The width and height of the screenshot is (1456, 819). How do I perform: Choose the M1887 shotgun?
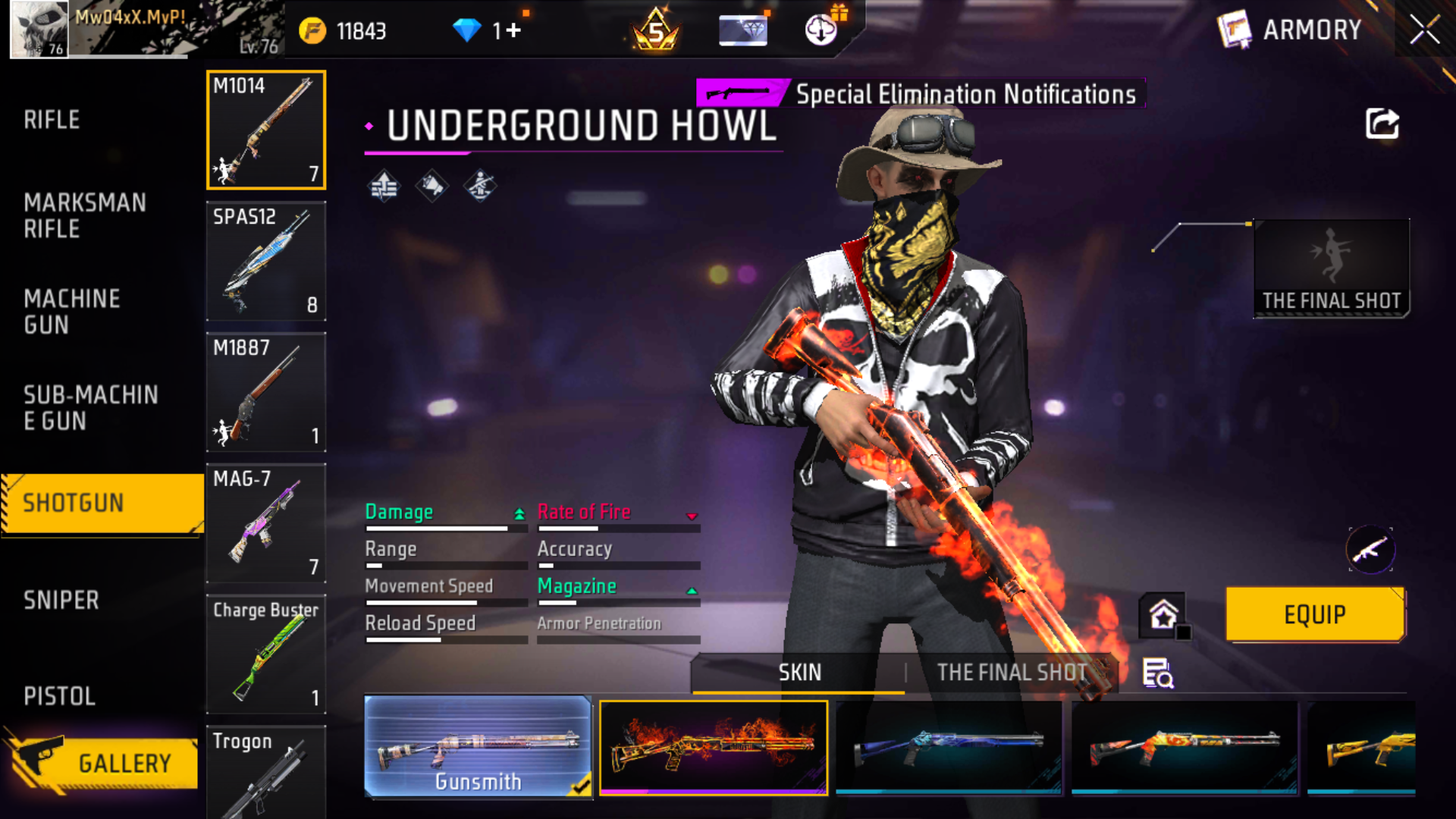click(x=266, y=392)
